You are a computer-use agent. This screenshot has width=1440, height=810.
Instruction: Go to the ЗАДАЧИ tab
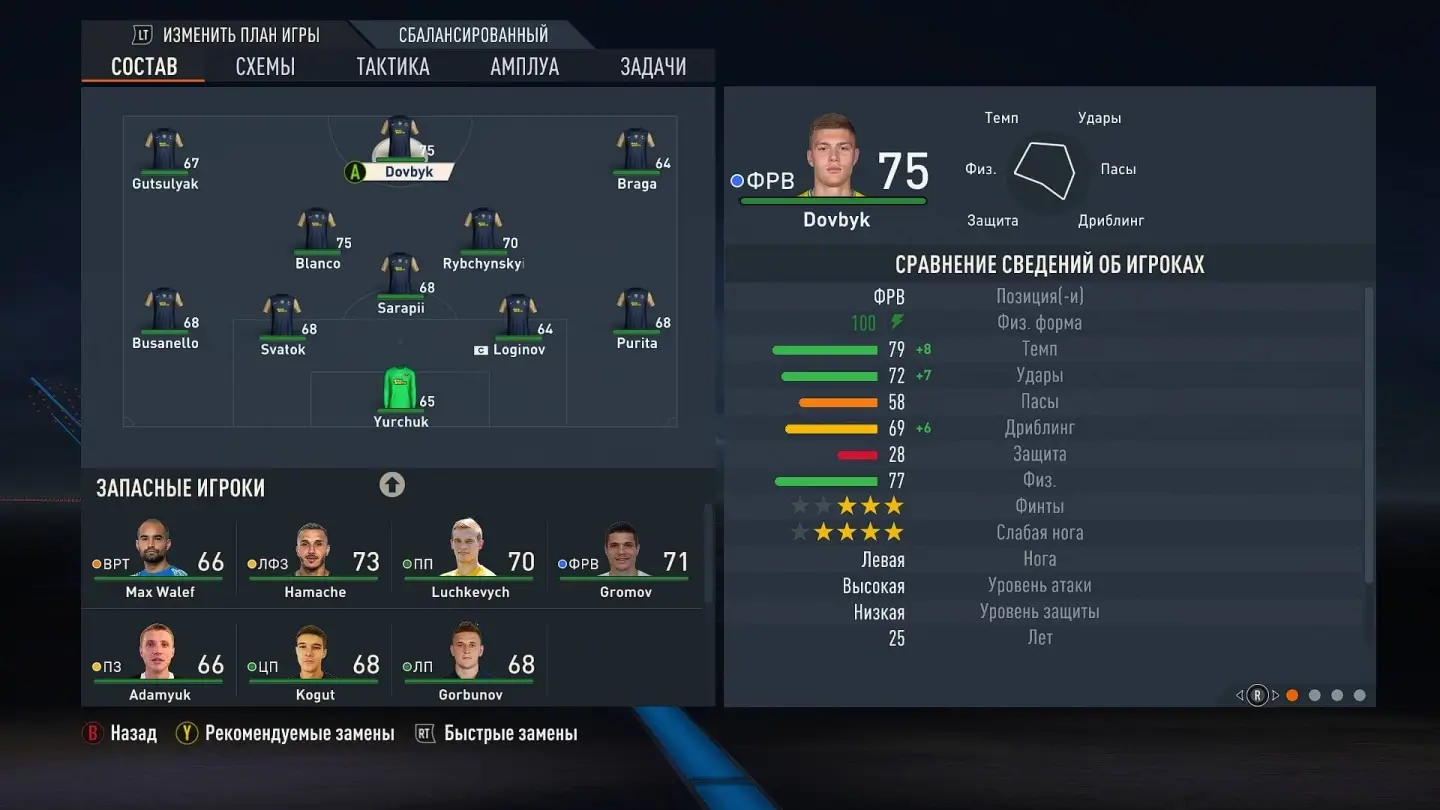coord(653,67)
